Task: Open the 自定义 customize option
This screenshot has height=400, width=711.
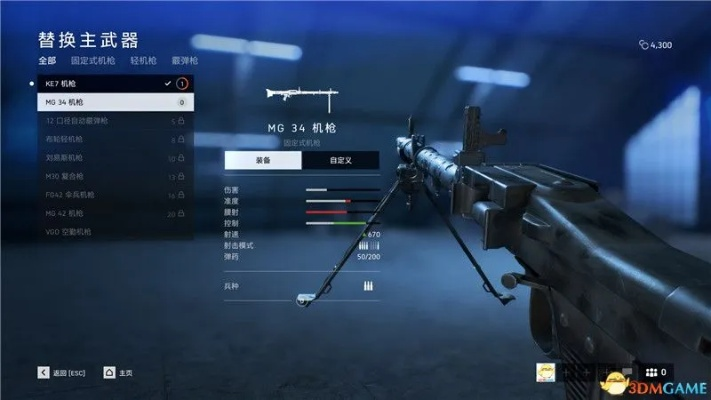Action: [340, 159]
